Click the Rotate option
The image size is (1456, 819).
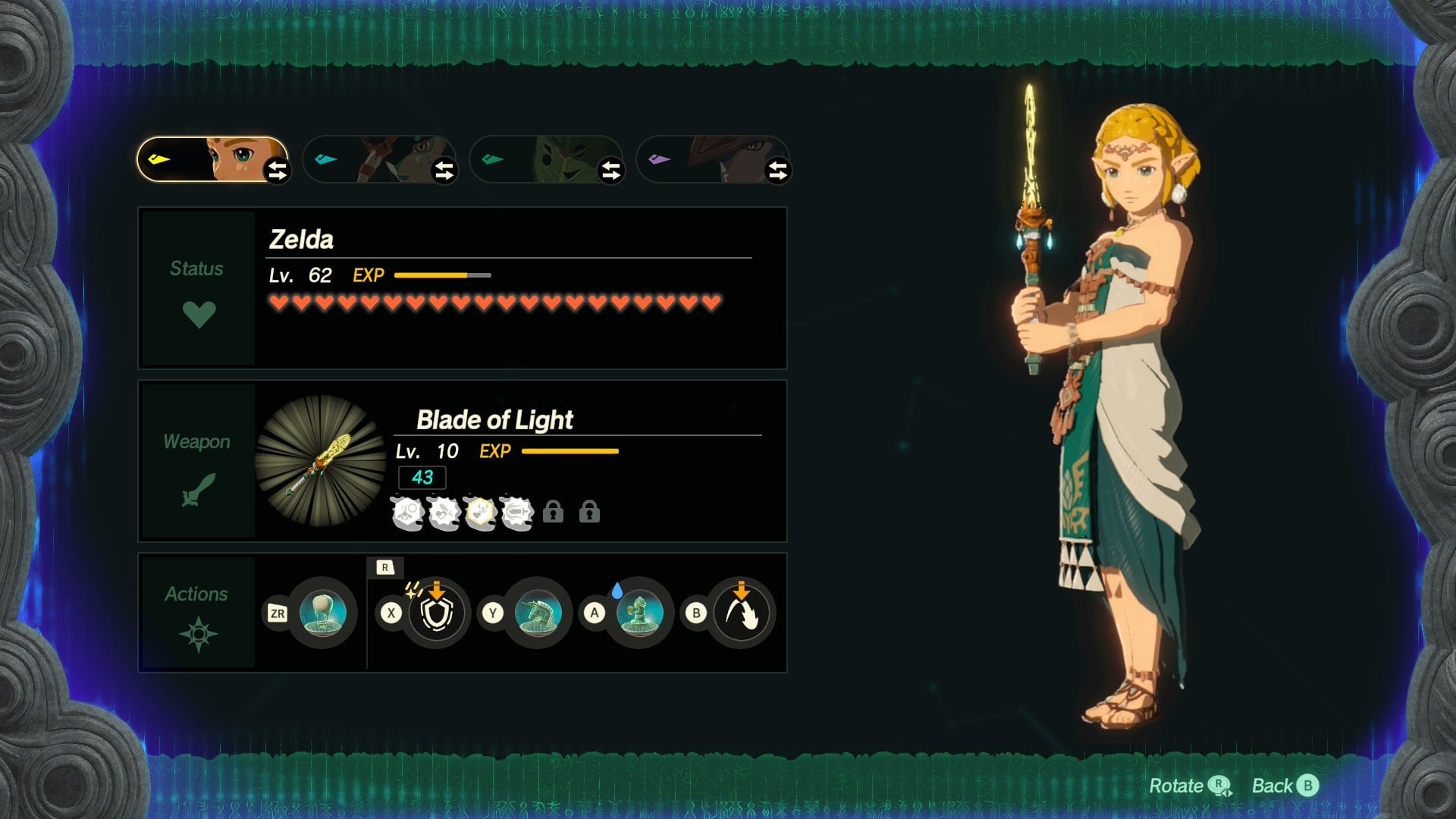(x=1188, y=786)
